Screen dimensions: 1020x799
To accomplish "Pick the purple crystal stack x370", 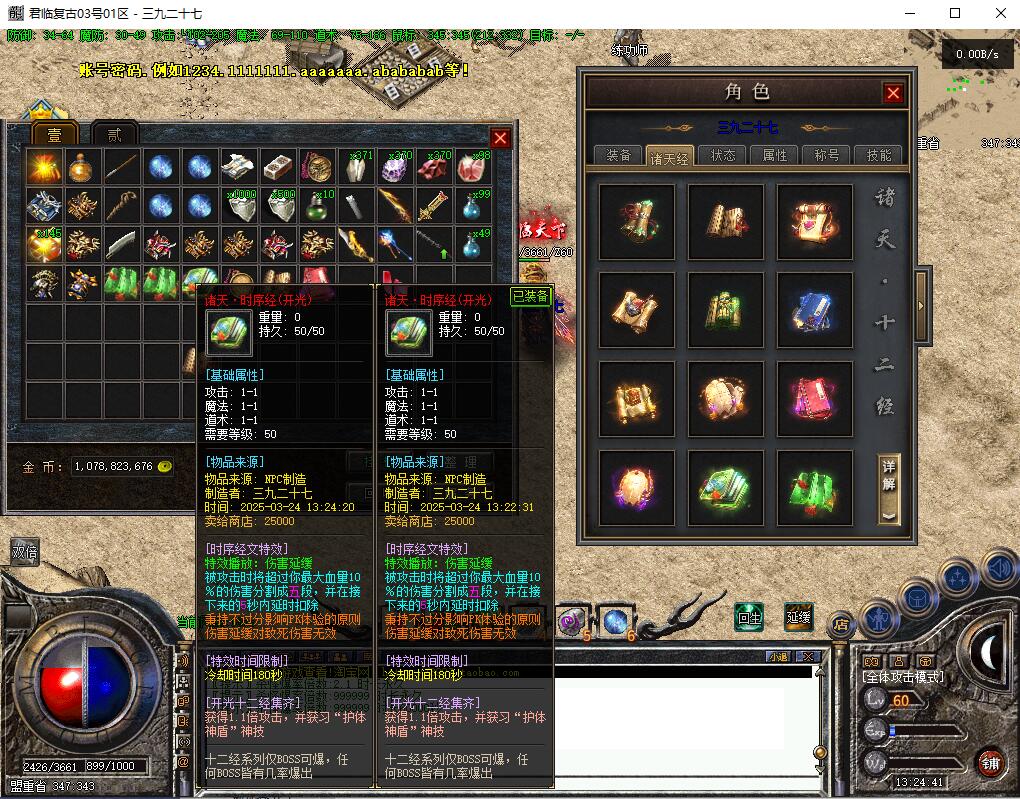I will coord(394,168).
